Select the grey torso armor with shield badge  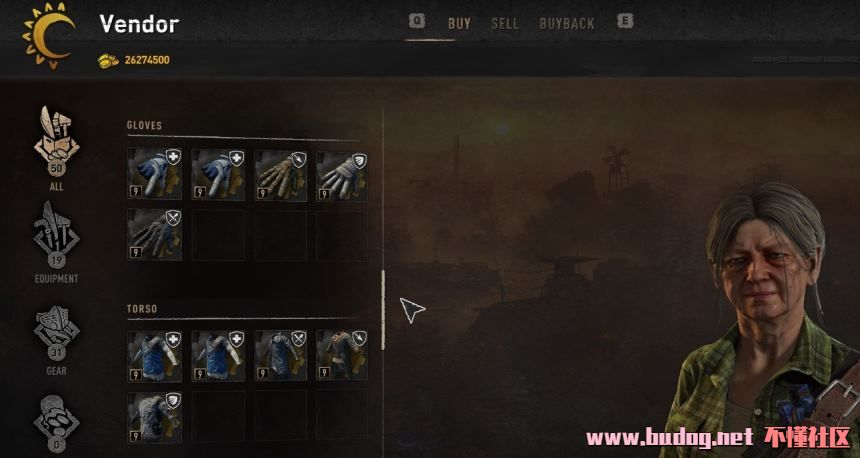(155, 416)
